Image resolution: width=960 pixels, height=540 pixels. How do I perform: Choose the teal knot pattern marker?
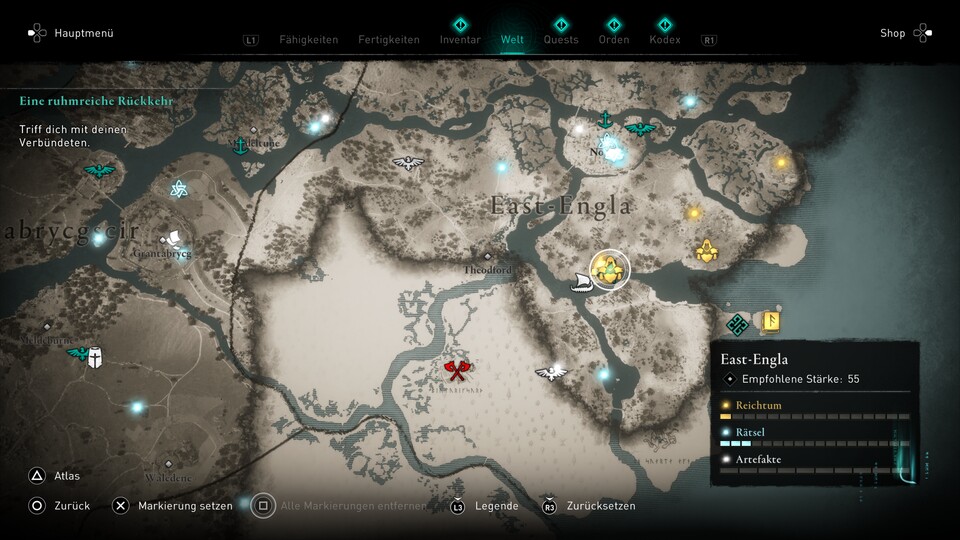pos(738,324)
